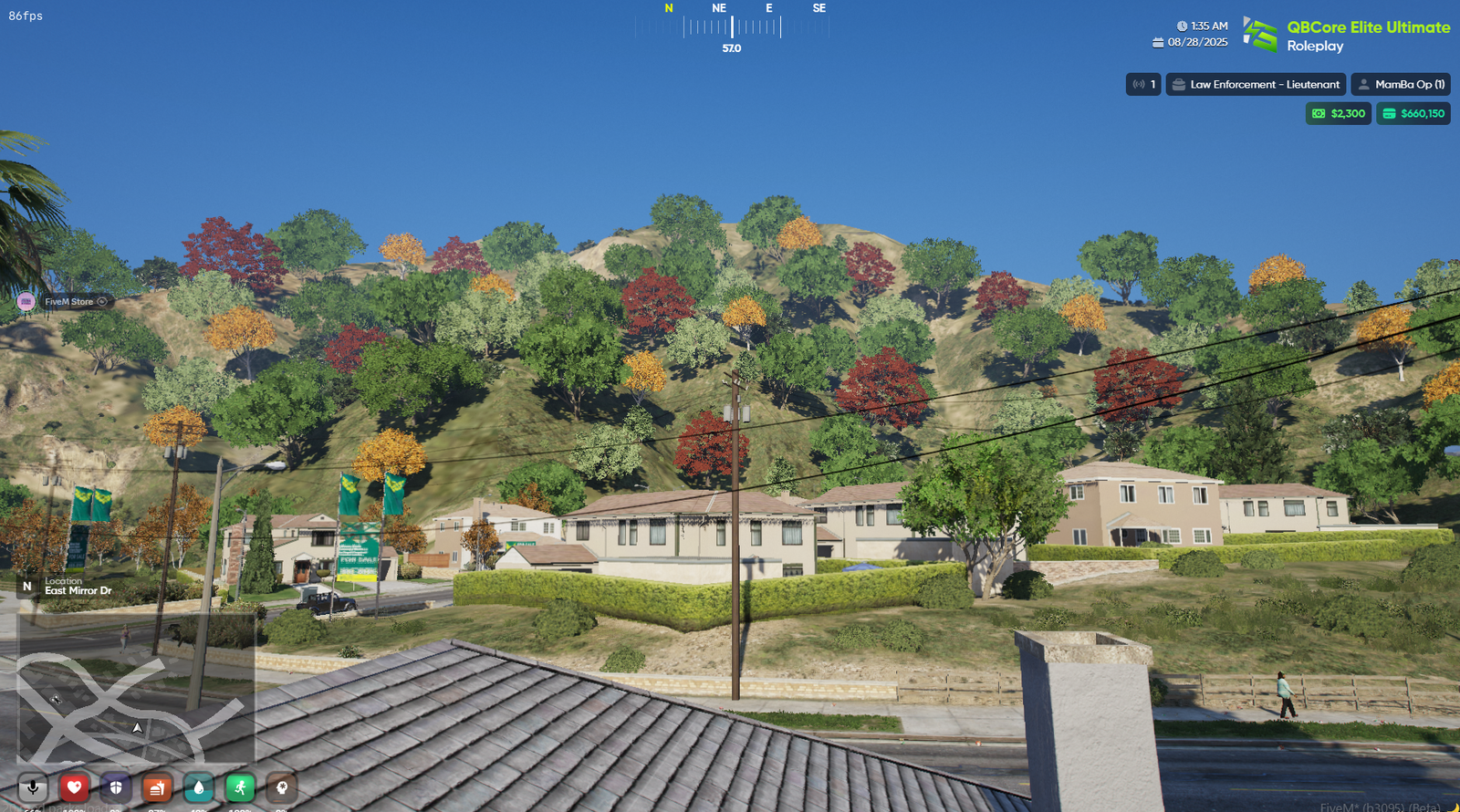The image size is (1460, 812).
Task: Open the minimap road view
Action: 135,689
